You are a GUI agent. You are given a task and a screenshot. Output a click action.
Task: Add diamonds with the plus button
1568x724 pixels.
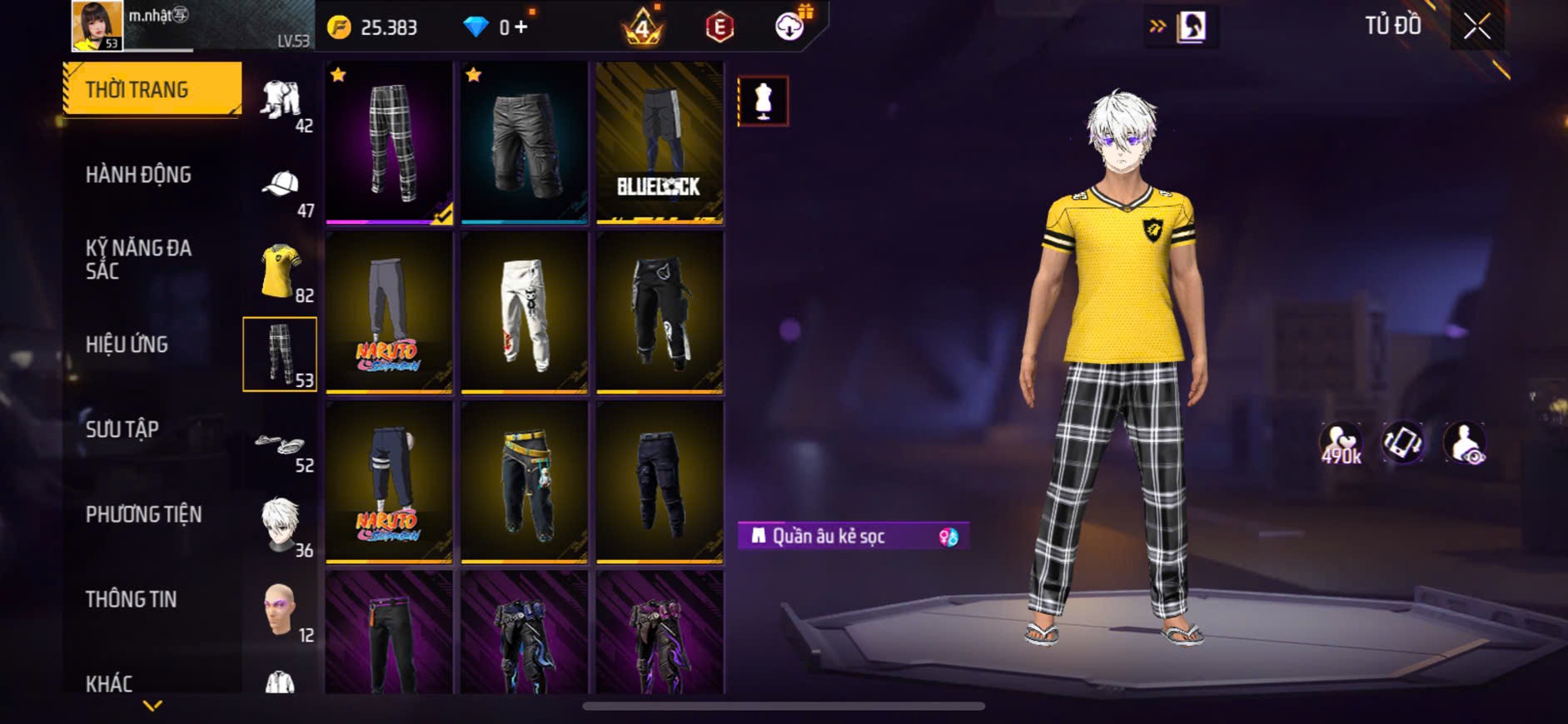pyautogui.click(x=521, y=27)
